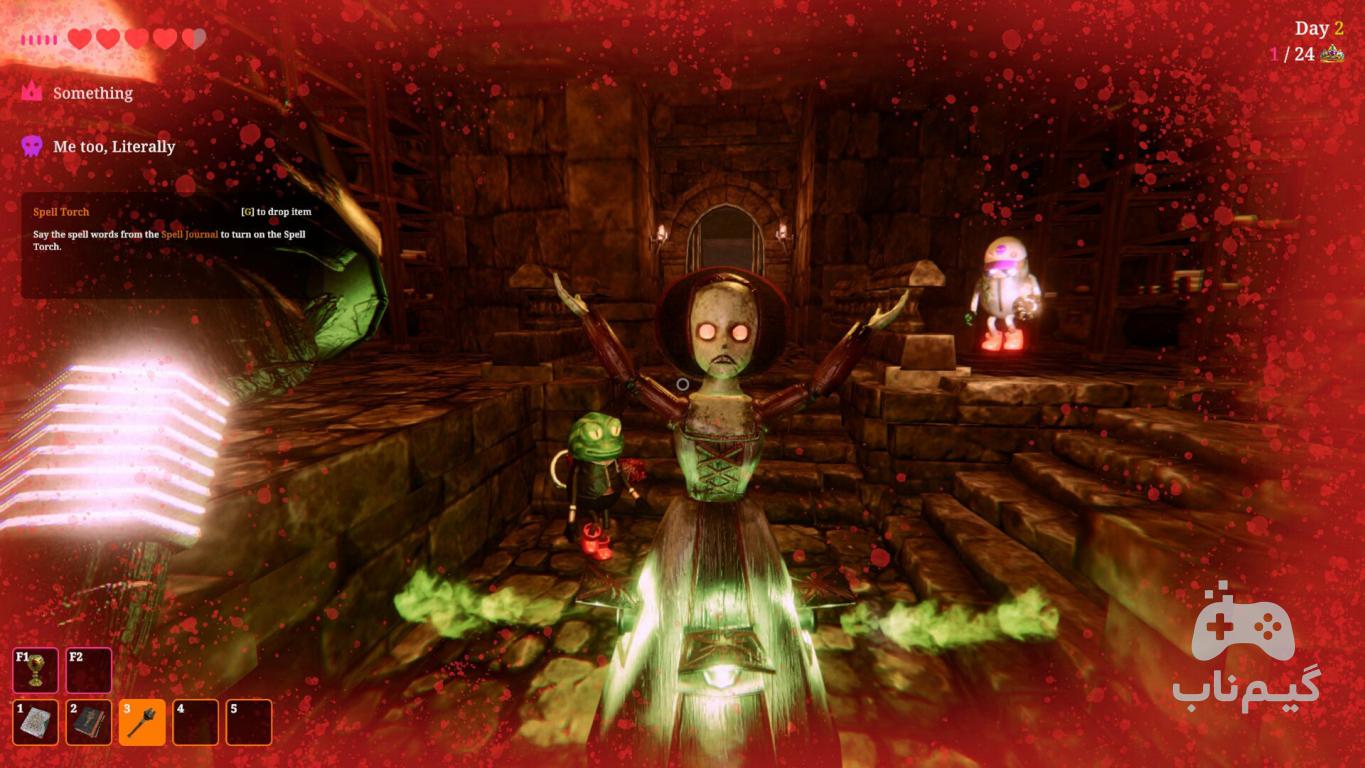Select the silver book in slot 1
This screenshot has height=768, width=1365.
point(36,722)
